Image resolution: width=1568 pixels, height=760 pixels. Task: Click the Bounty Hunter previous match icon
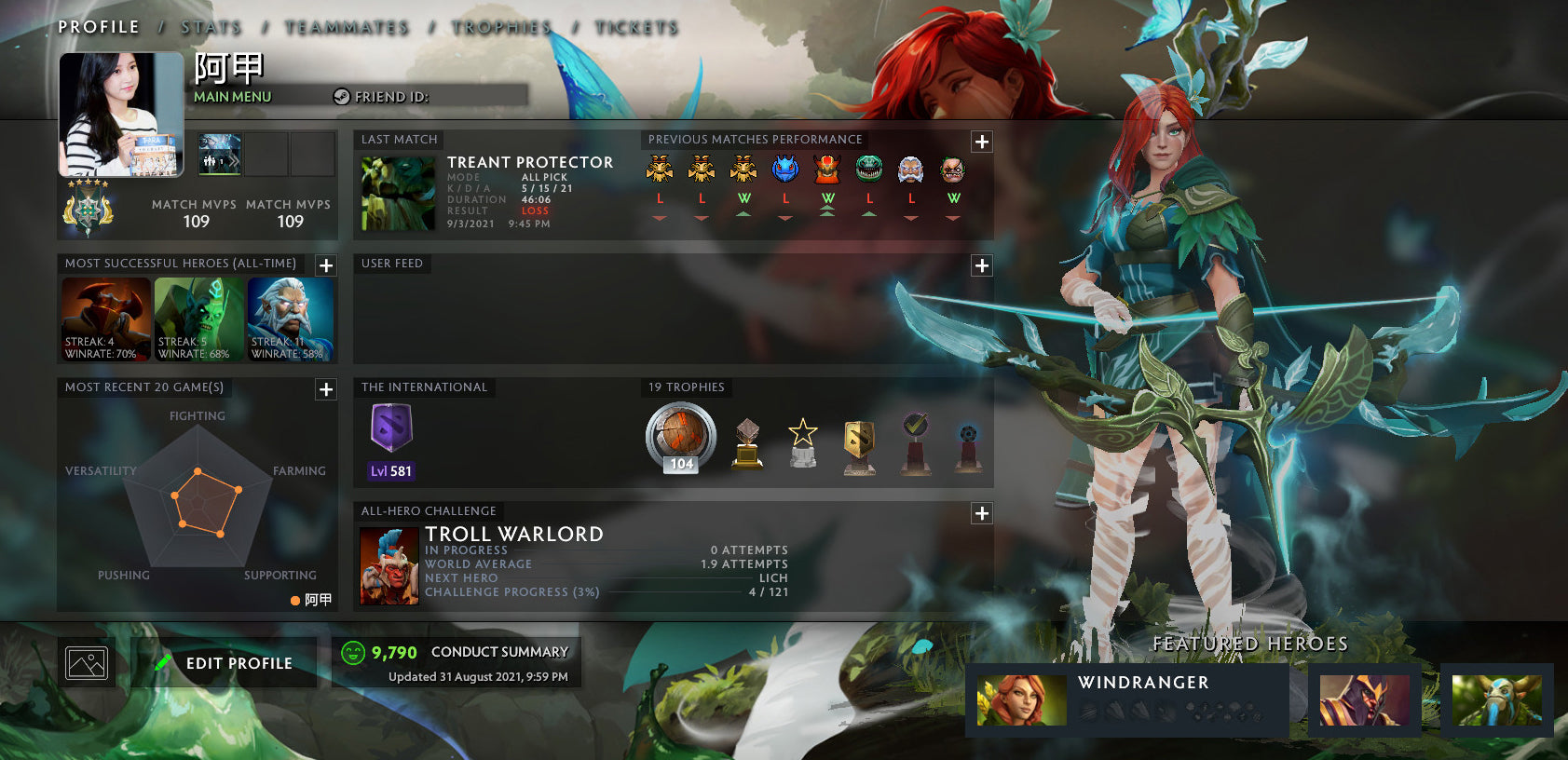coord(661,171)
